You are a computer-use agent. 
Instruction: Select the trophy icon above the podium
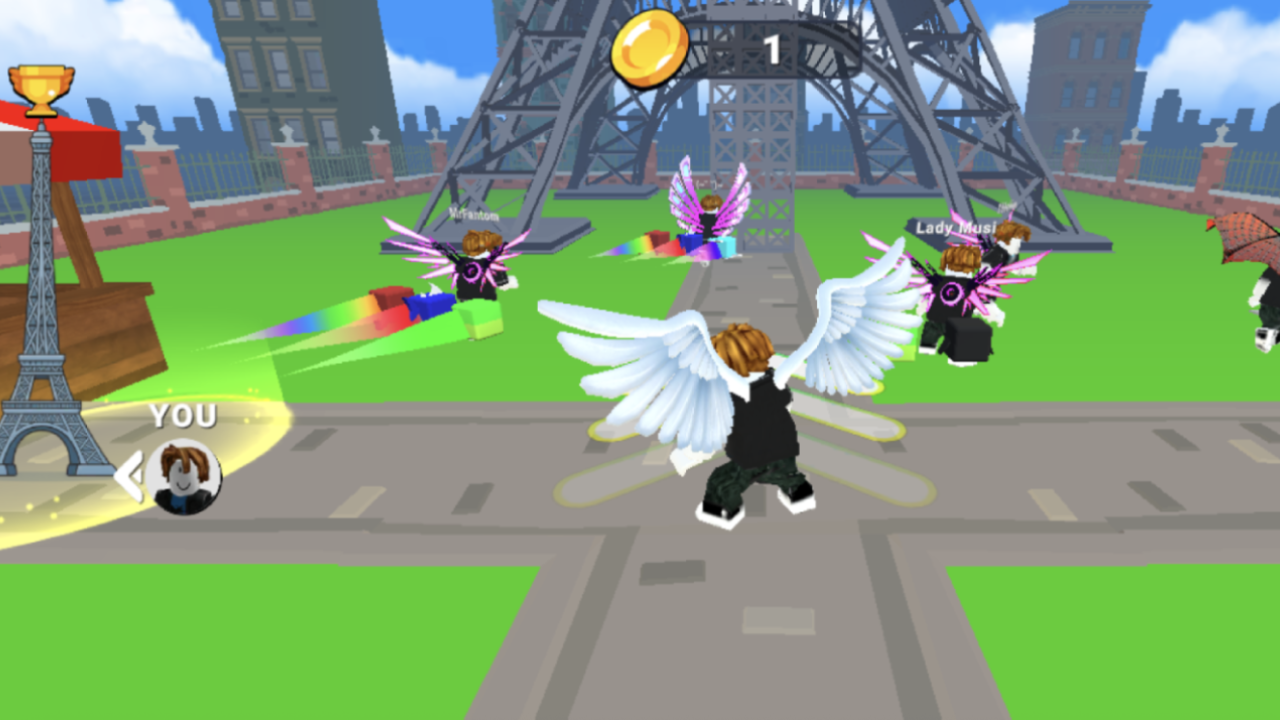click(x=40, y=85)
